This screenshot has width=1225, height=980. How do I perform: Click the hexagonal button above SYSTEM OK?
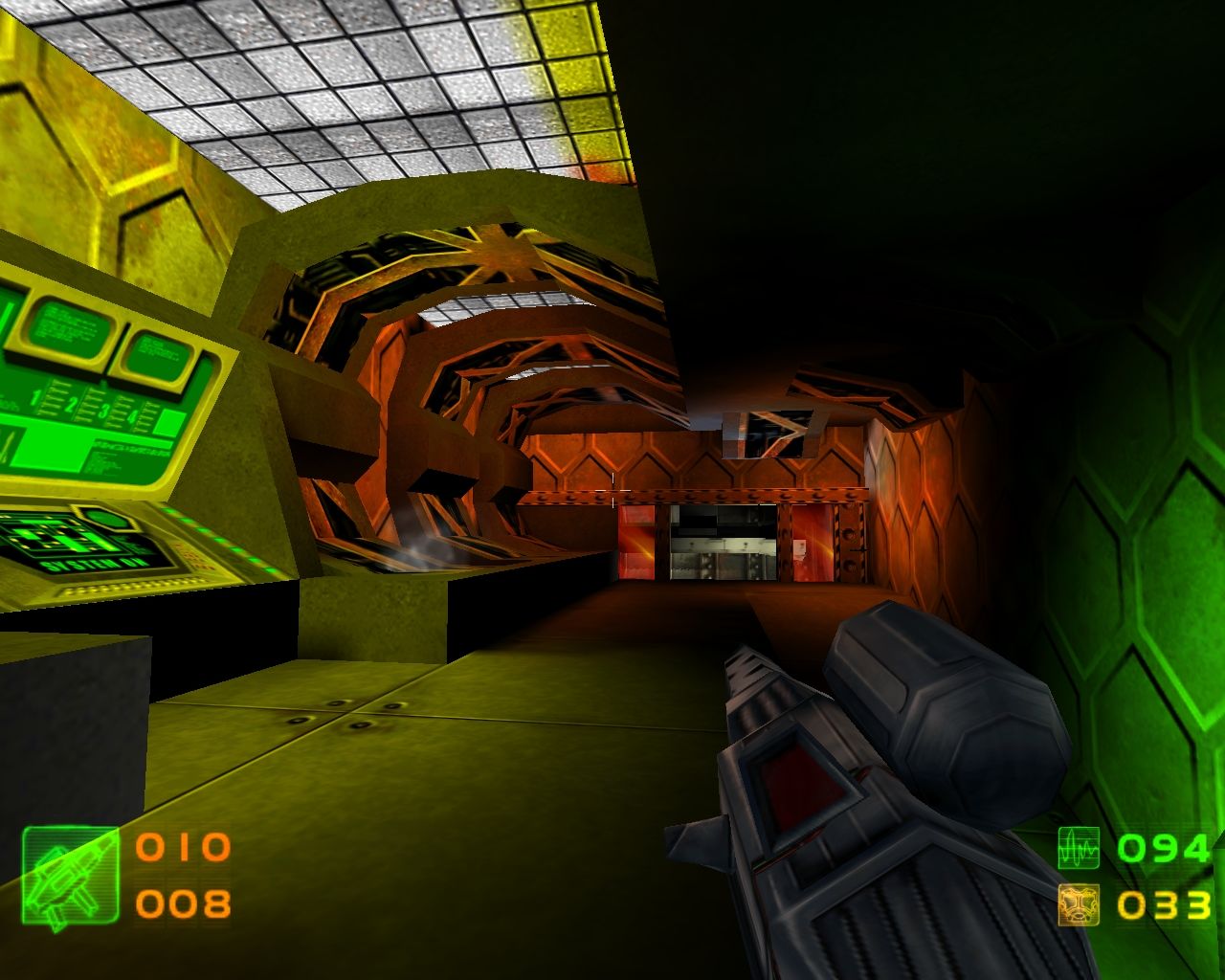106,520
